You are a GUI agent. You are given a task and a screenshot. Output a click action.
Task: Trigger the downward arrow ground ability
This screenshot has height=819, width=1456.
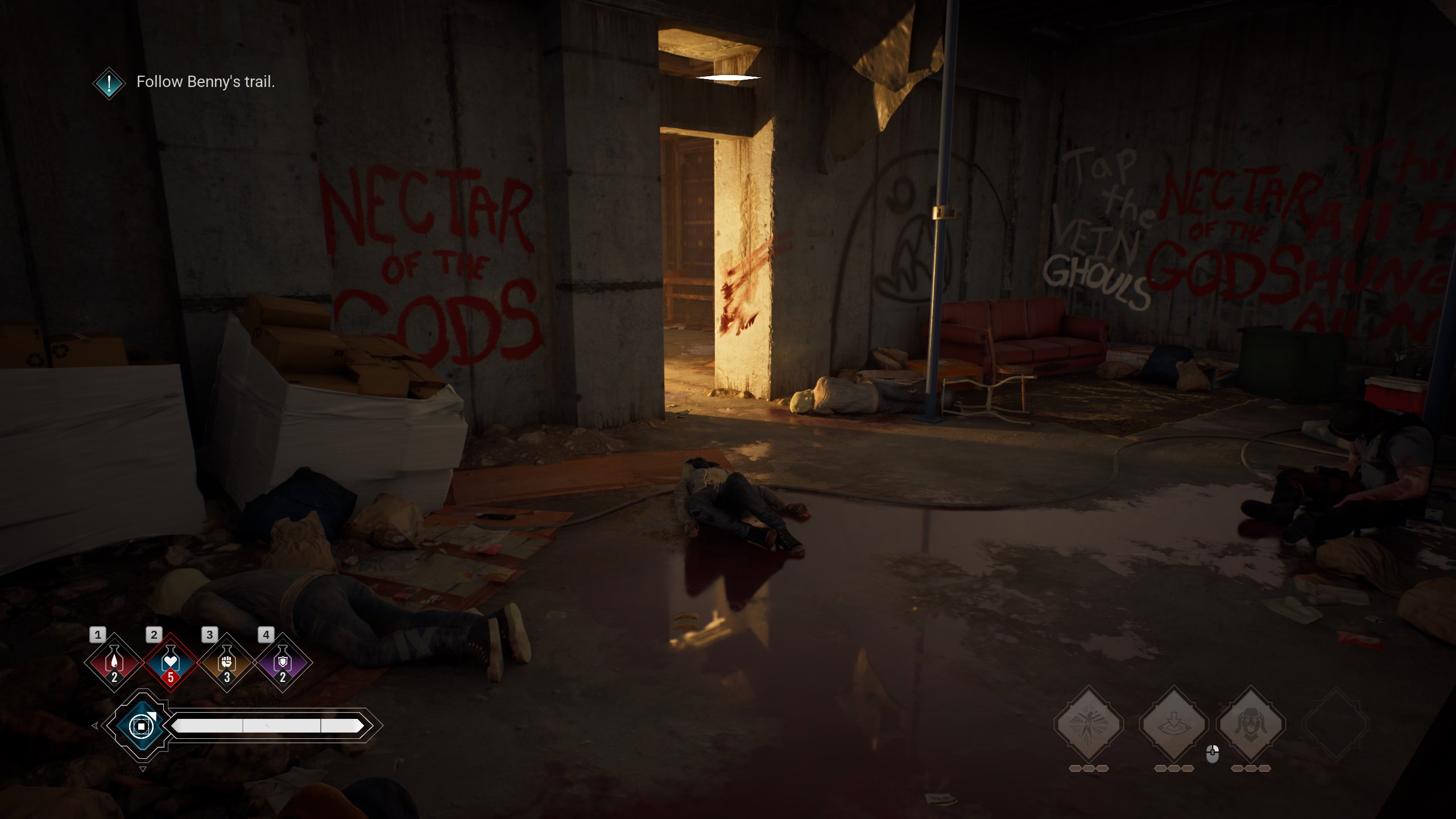click(1173, 724)
